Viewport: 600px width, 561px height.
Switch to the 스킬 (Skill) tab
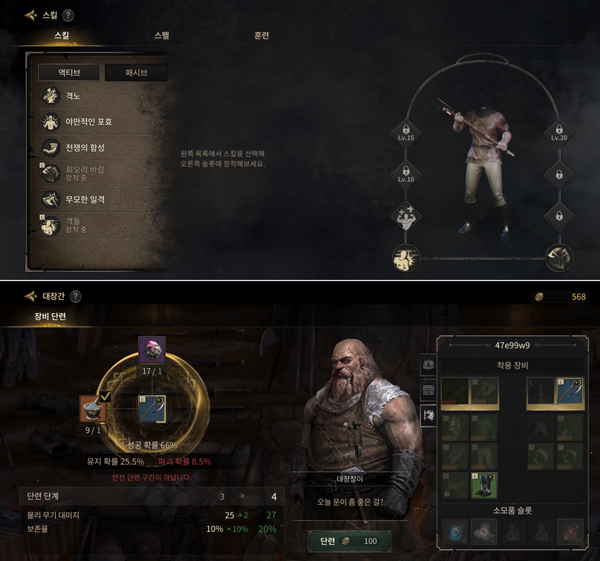(x=62, y=36)
